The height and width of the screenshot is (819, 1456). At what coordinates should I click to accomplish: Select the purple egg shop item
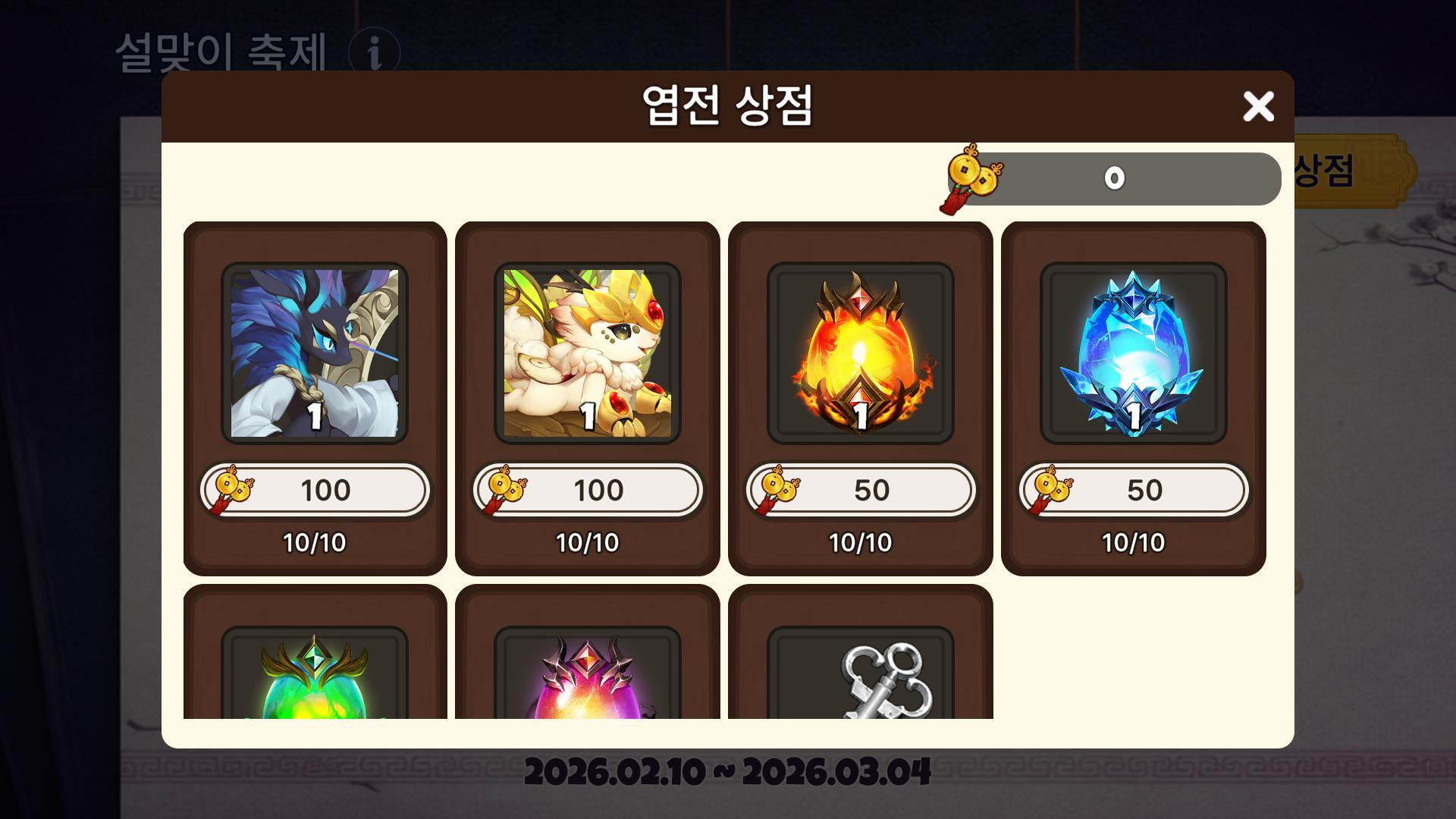click(588, 675)
